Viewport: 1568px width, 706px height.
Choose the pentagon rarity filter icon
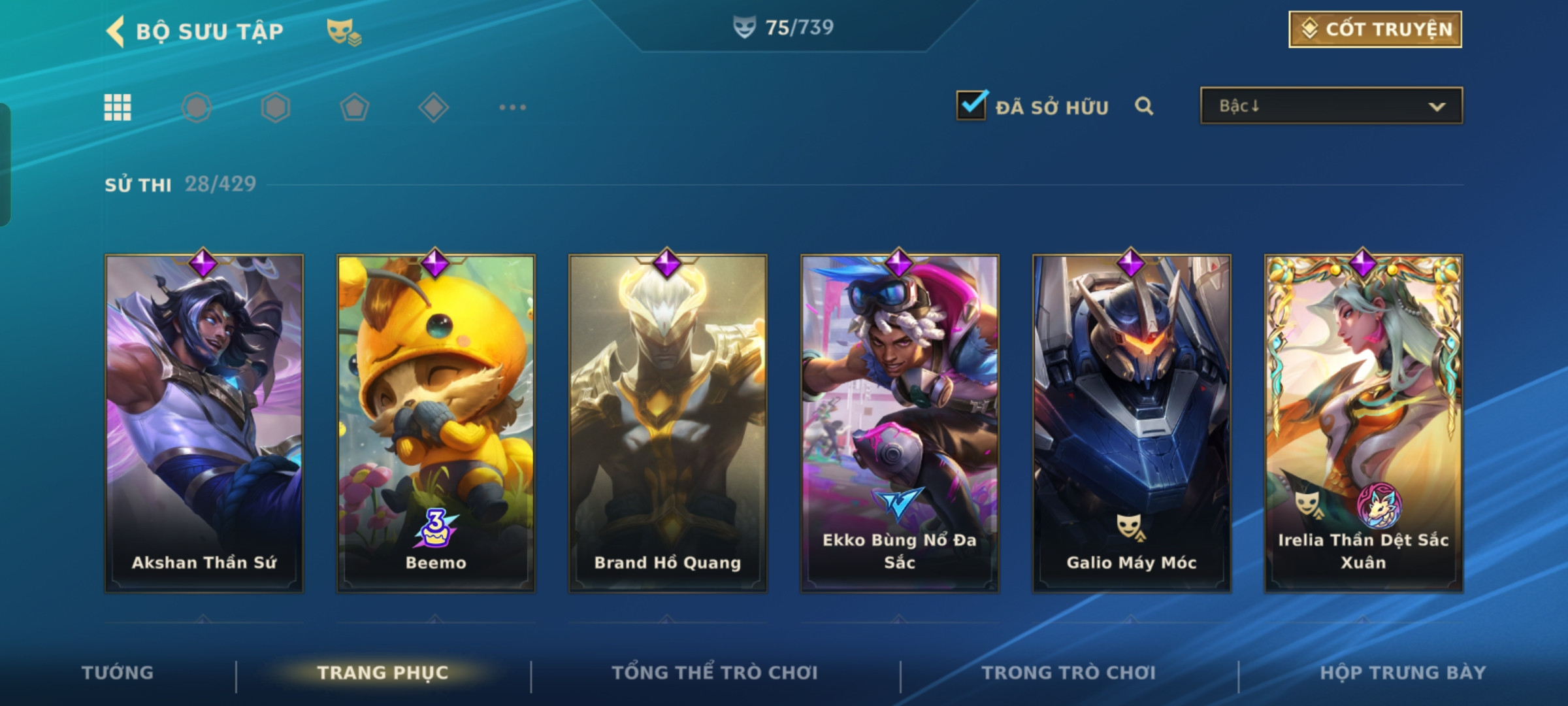tap(354, 107)
